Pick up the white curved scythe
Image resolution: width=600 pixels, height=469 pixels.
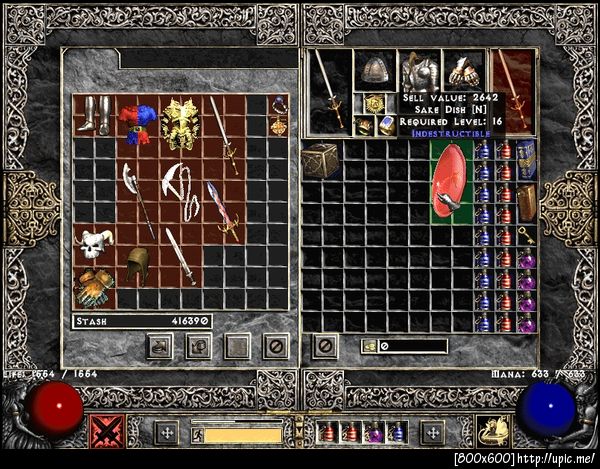[179, 190]
